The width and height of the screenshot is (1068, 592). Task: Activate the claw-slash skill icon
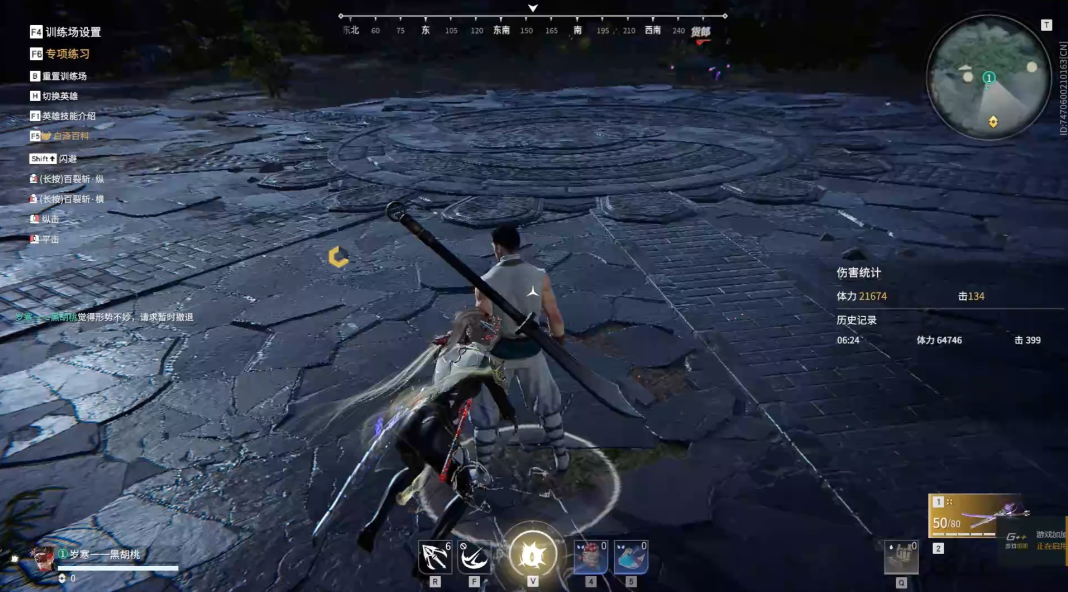(435, 556)
